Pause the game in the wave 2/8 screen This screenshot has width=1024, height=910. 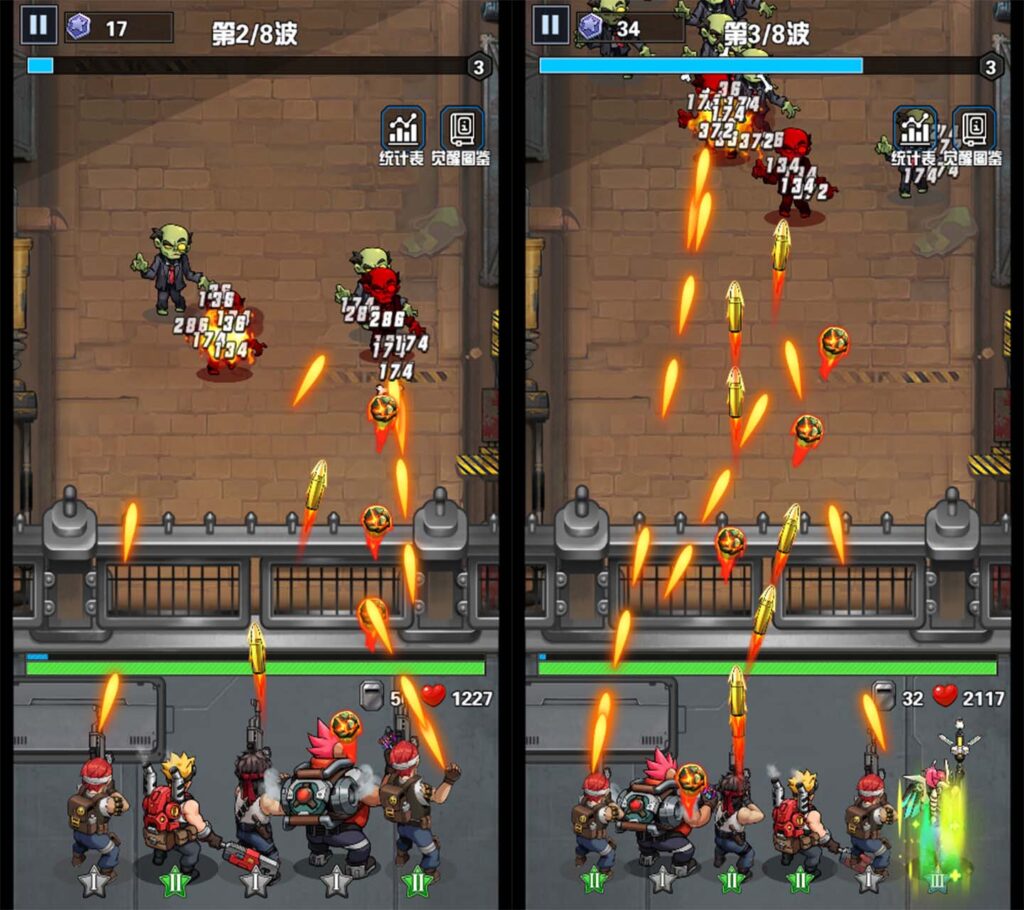[x=38, y=25]
